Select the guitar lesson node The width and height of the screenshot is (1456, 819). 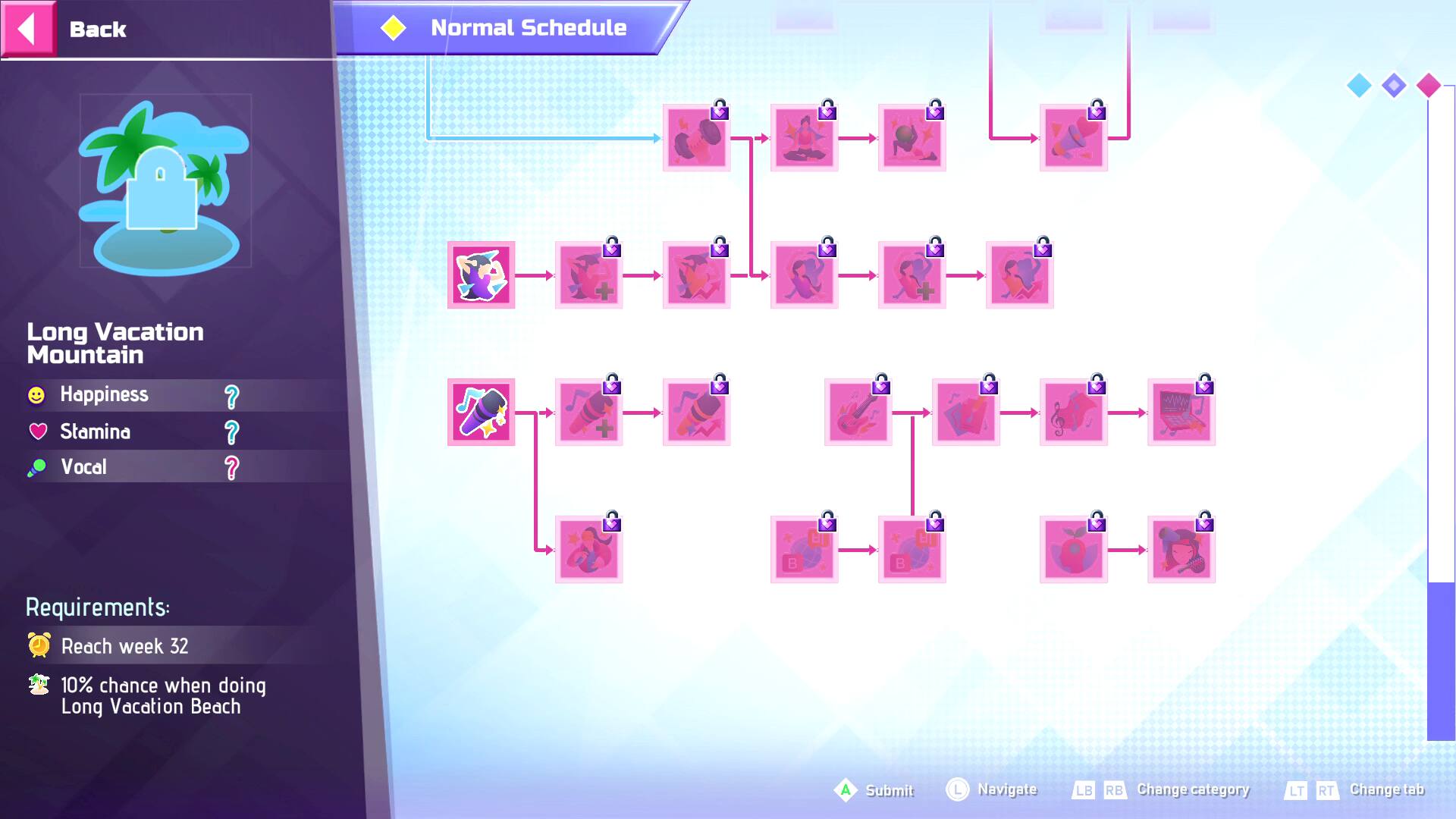[858, 411]
